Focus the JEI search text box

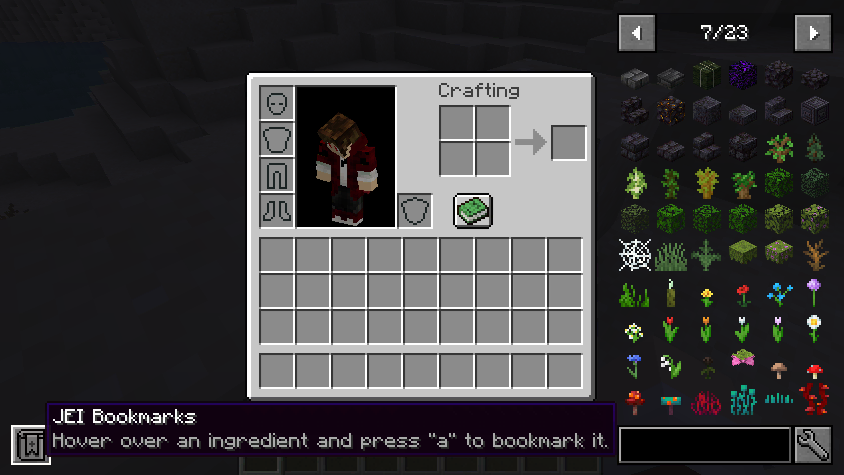tap(705, 445)
